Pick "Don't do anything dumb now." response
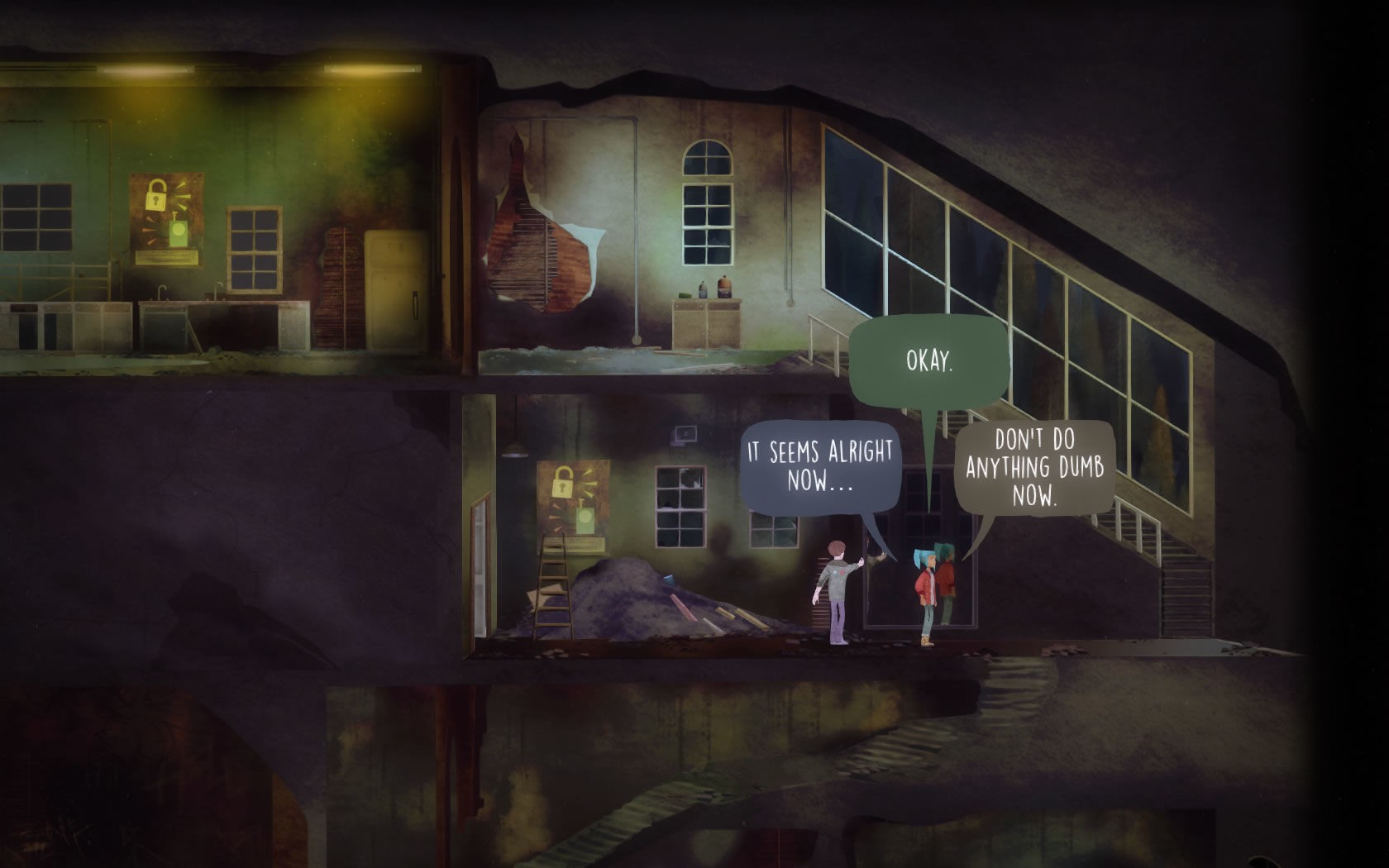 1034,469
